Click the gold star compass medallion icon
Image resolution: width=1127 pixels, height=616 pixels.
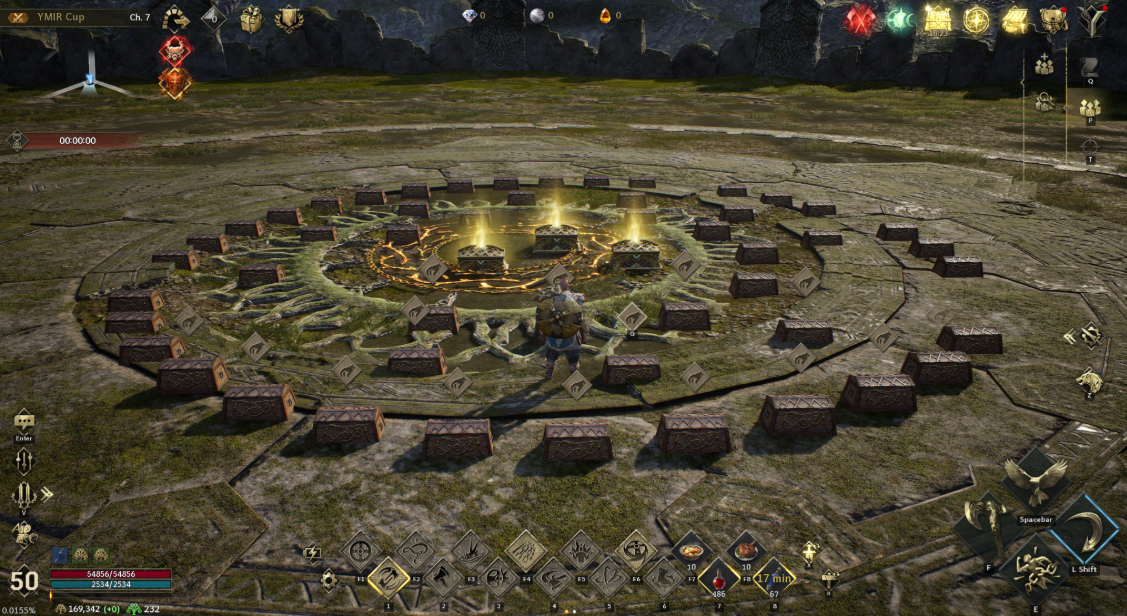976,19
